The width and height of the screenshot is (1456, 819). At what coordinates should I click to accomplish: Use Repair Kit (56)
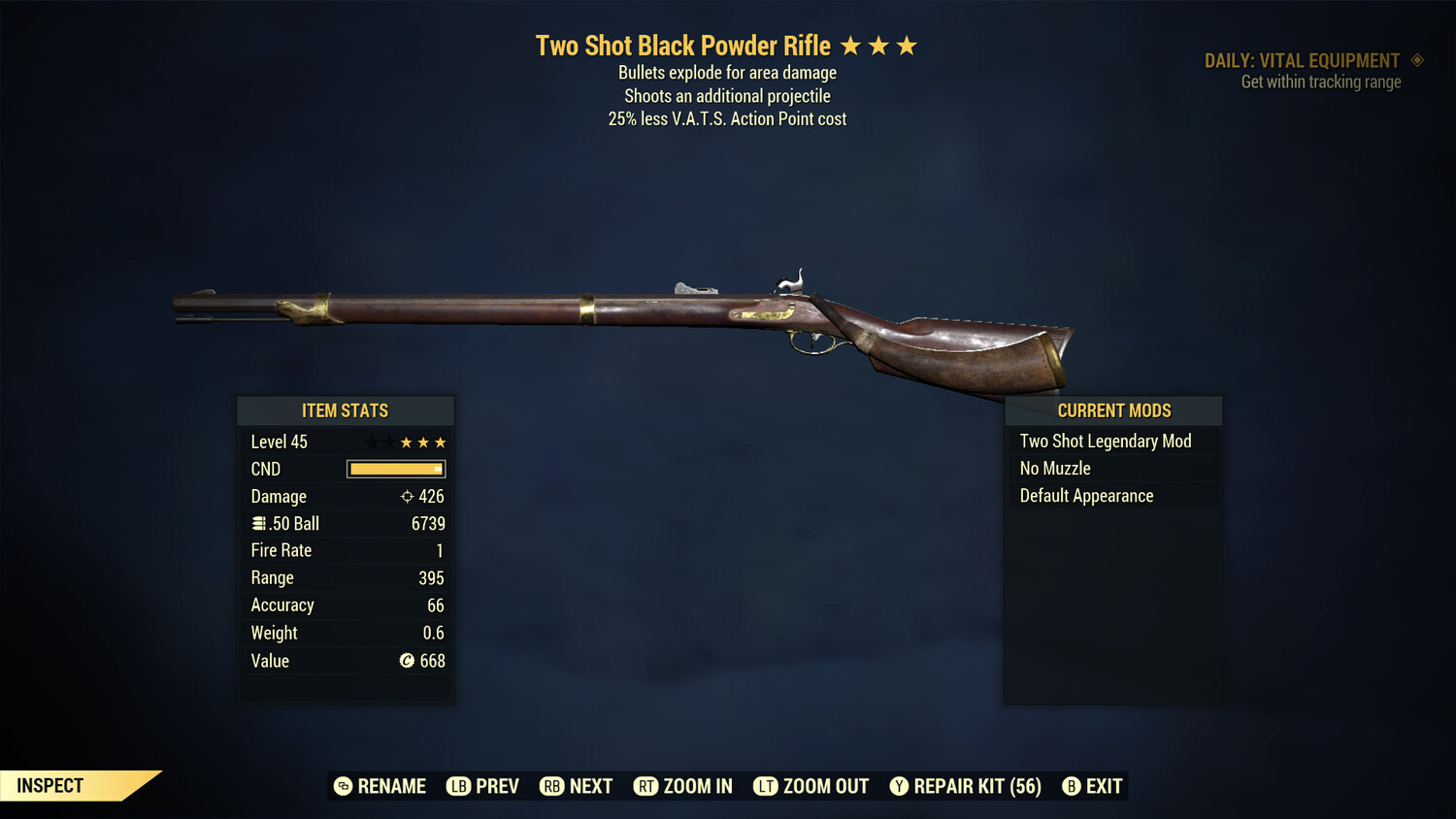click(x=975, y=786)
